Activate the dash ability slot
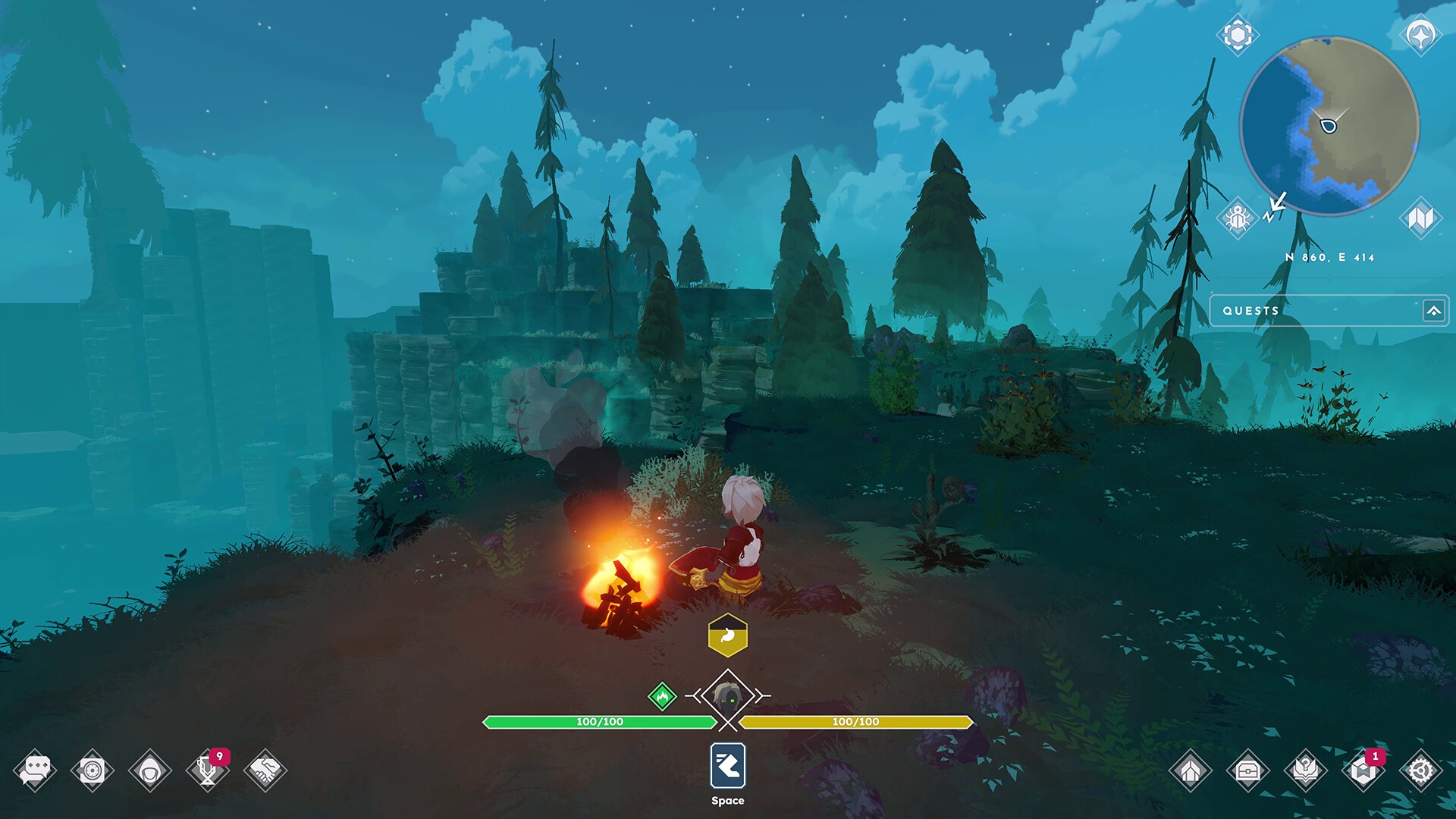 click(x=728, y=766)
